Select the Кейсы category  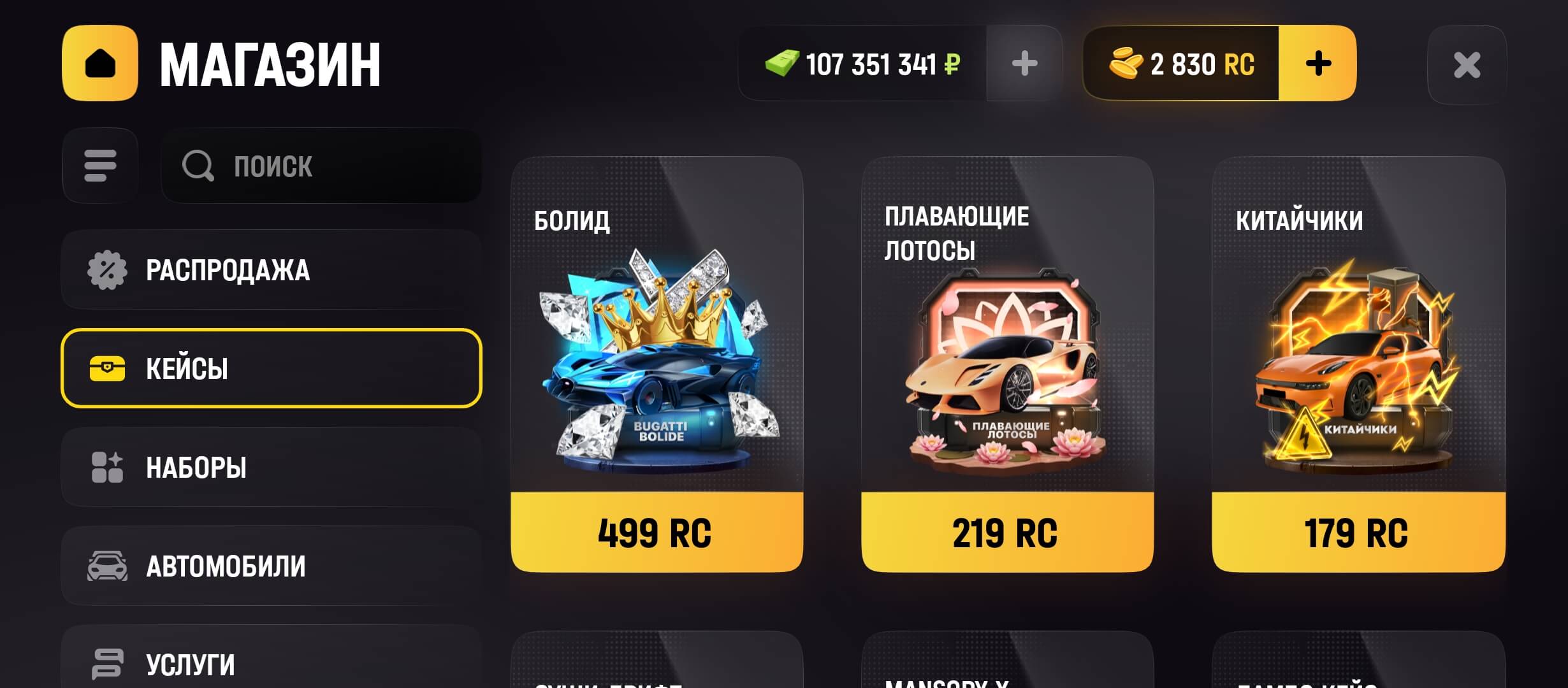click(x=272, y=368)
